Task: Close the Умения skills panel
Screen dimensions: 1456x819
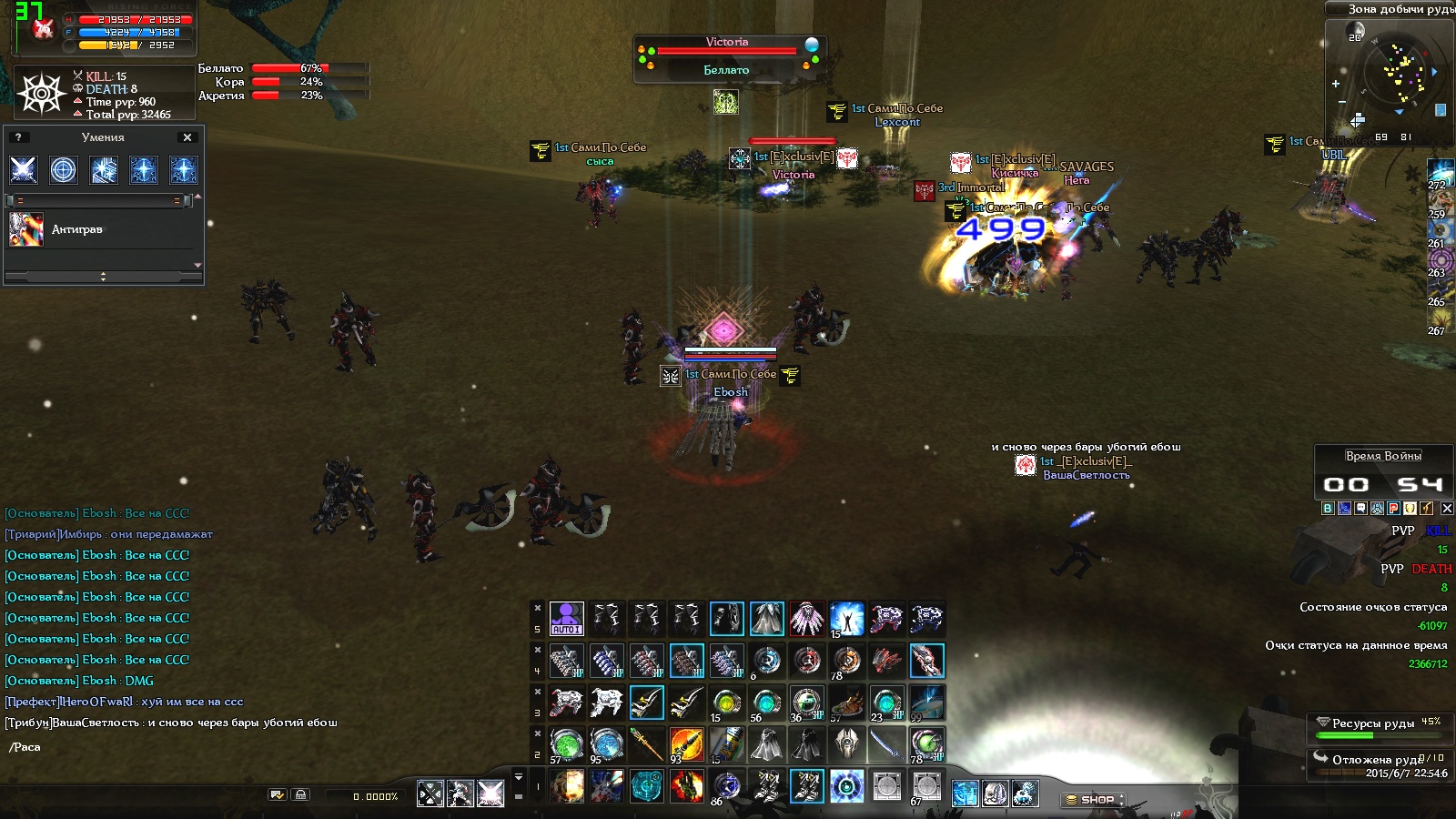Action: 187,137
